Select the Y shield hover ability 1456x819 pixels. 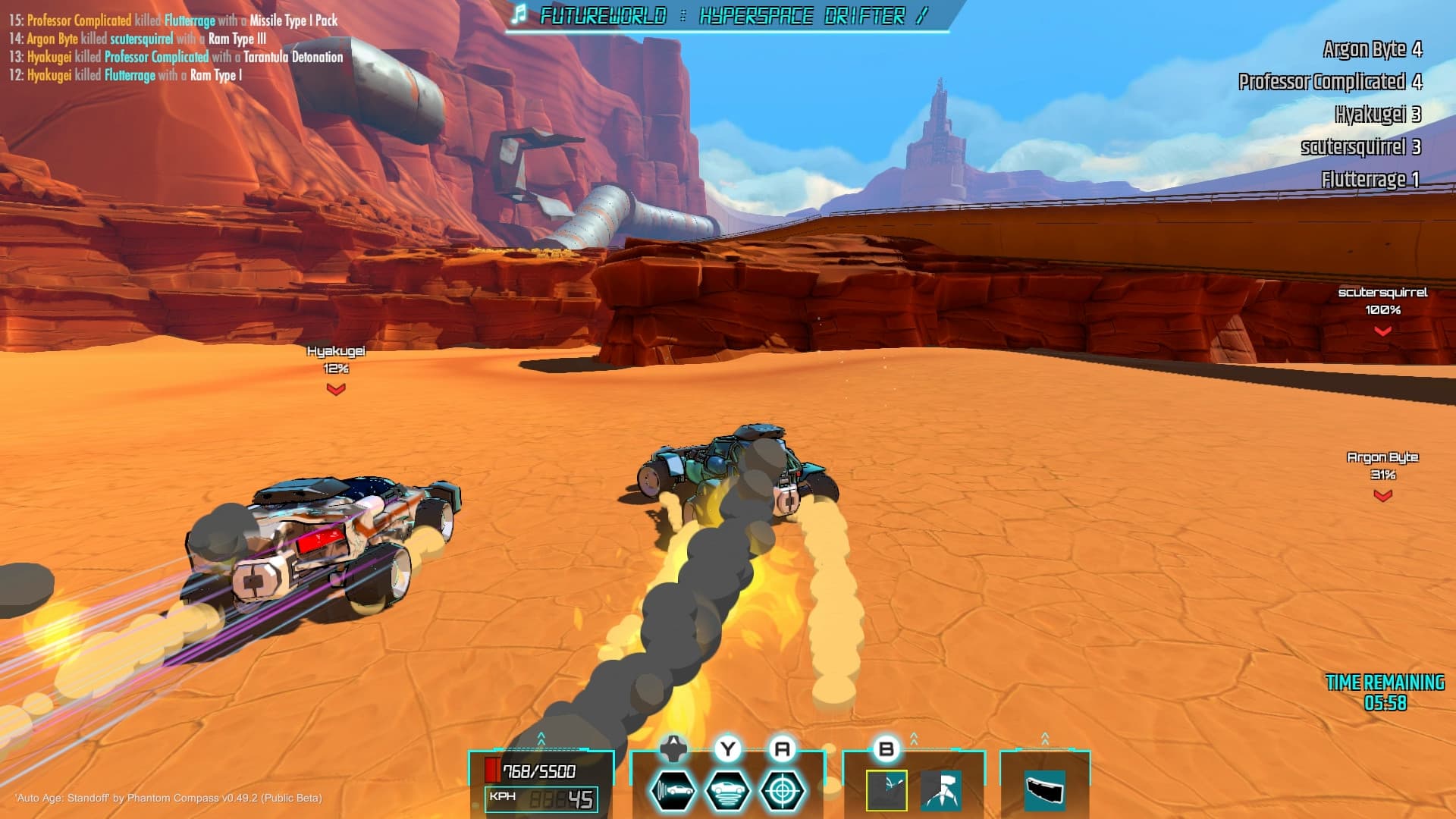(729, 789)
